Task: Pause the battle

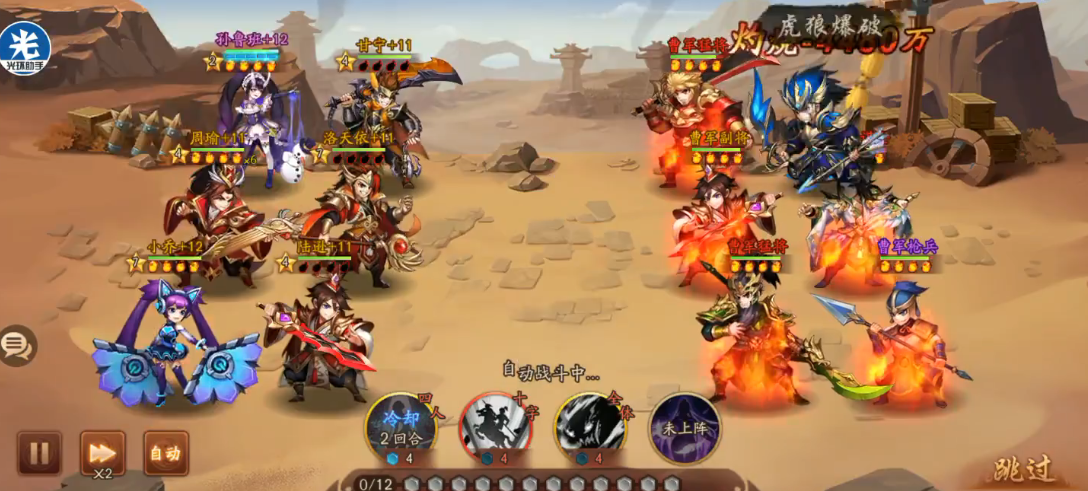Action: click(39, 453)
